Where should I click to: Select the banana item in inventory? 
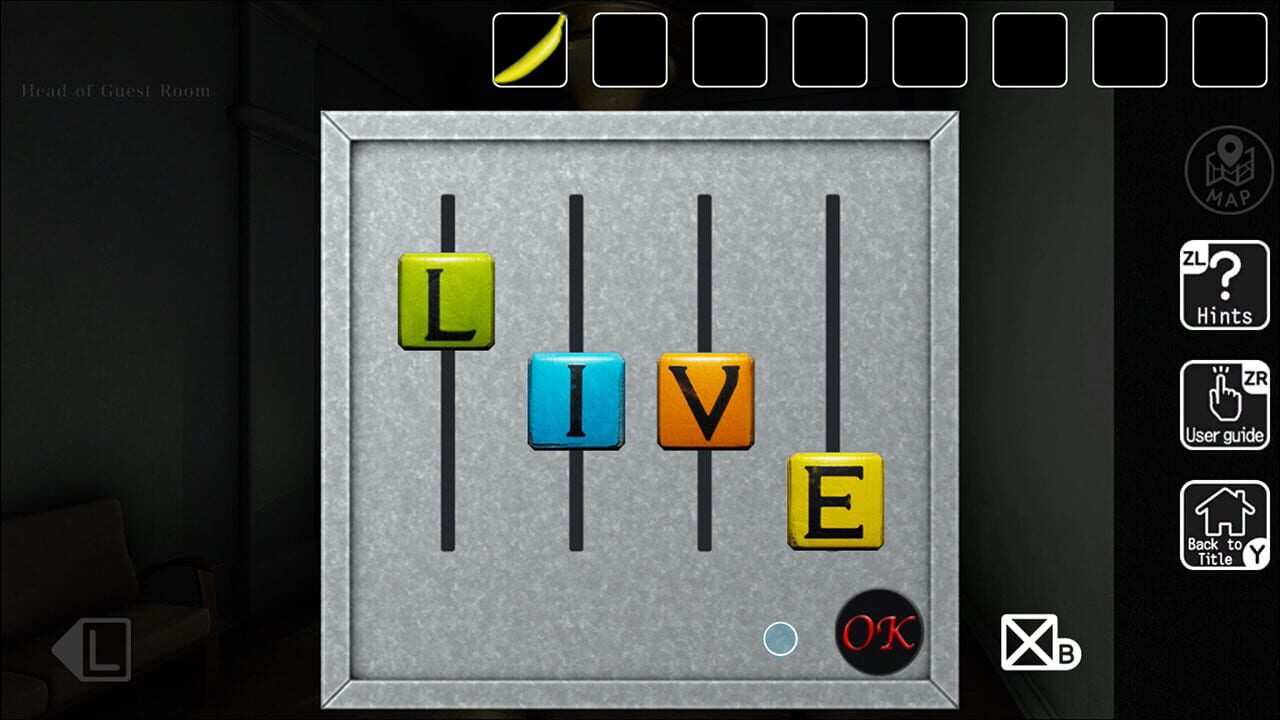point(529,51)
